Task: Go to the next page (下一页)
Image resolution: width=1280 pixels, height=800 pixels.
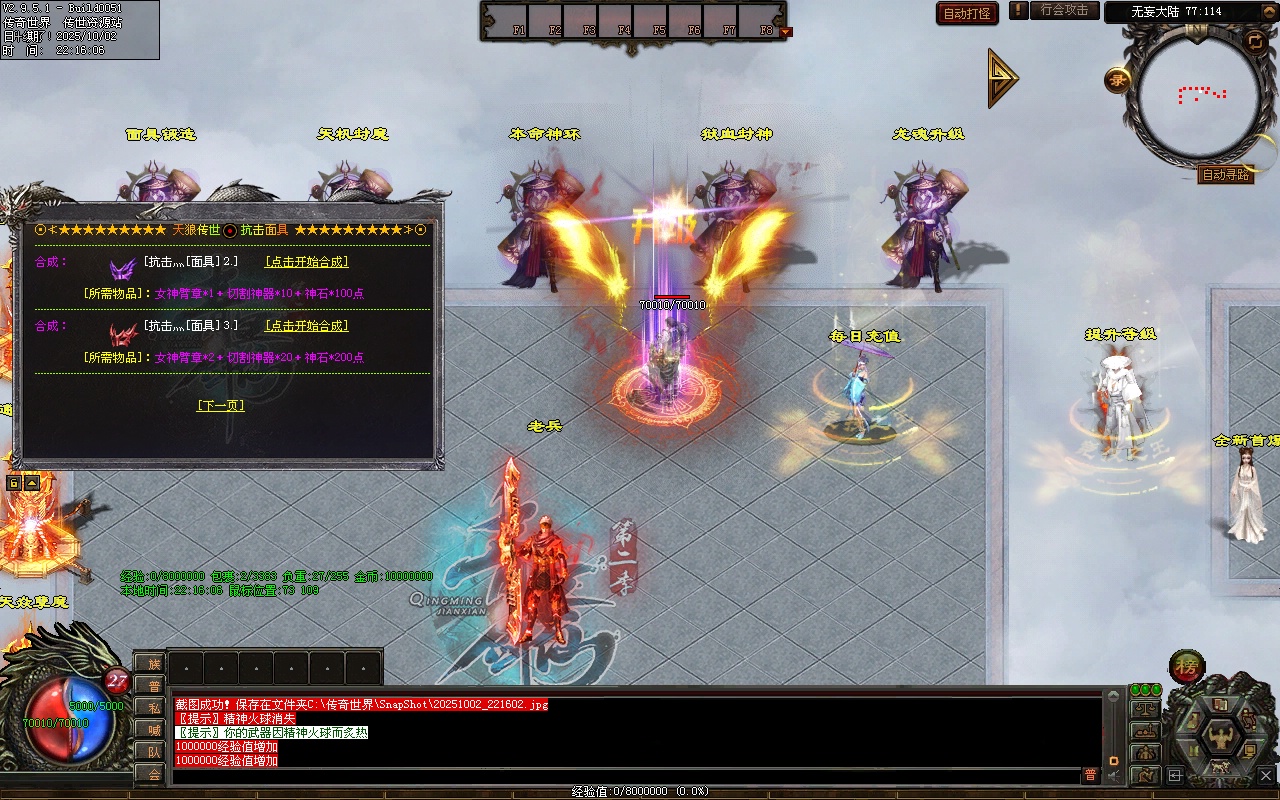Action: 220,405
